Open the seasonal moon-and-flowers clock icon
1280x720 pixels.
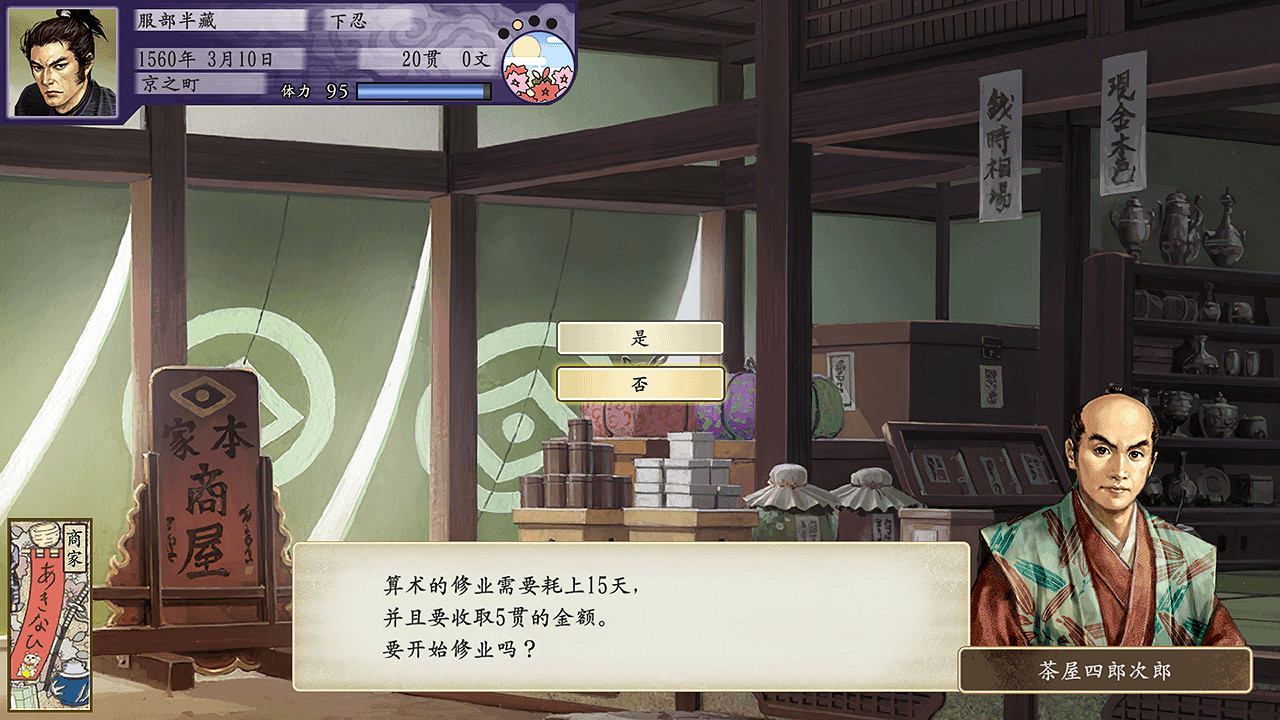click(540, 65)
